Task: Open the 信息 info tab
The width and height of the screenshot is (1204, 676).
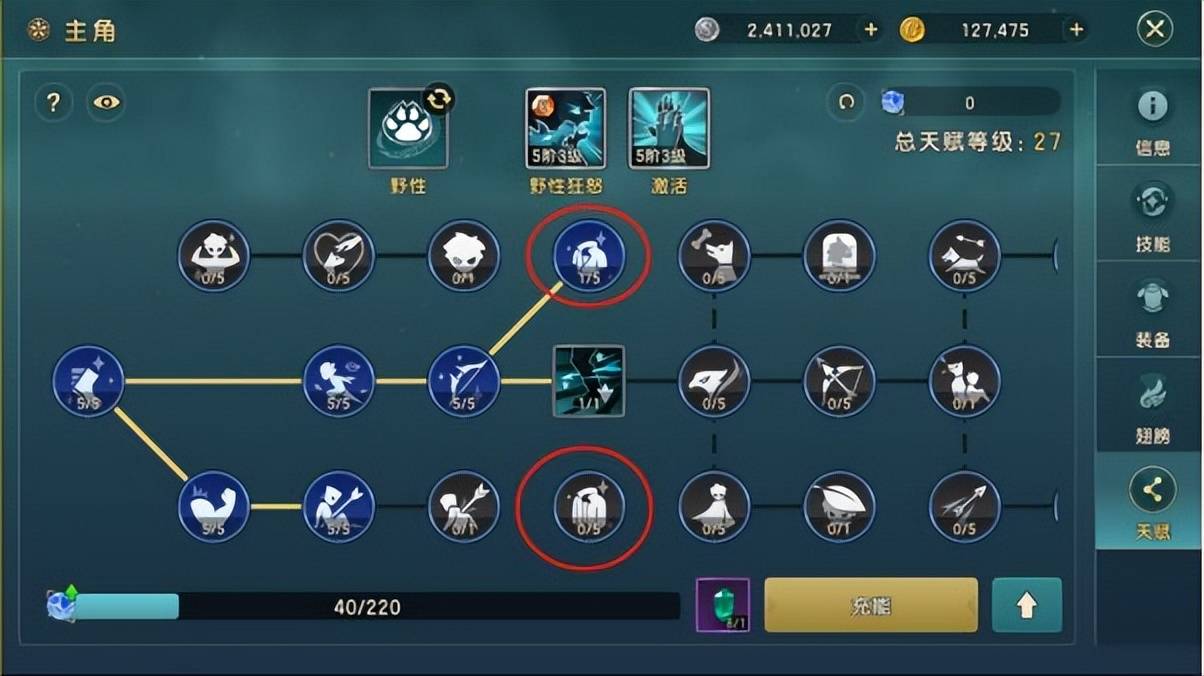Action: (x=1152, y=118)
